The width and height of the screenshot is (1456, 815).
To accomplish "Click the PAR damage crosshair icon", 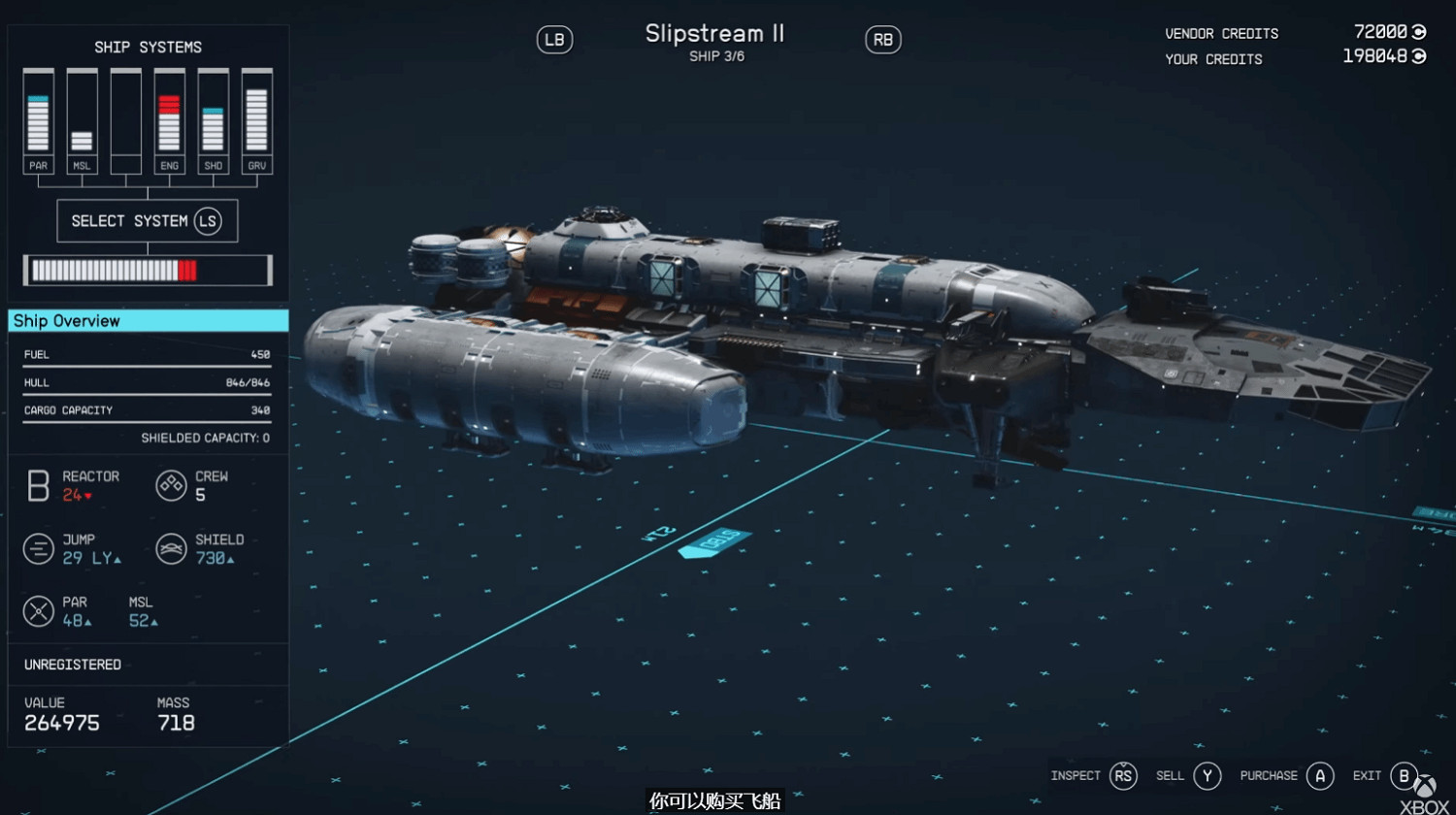I will click(x=38, y=611).
